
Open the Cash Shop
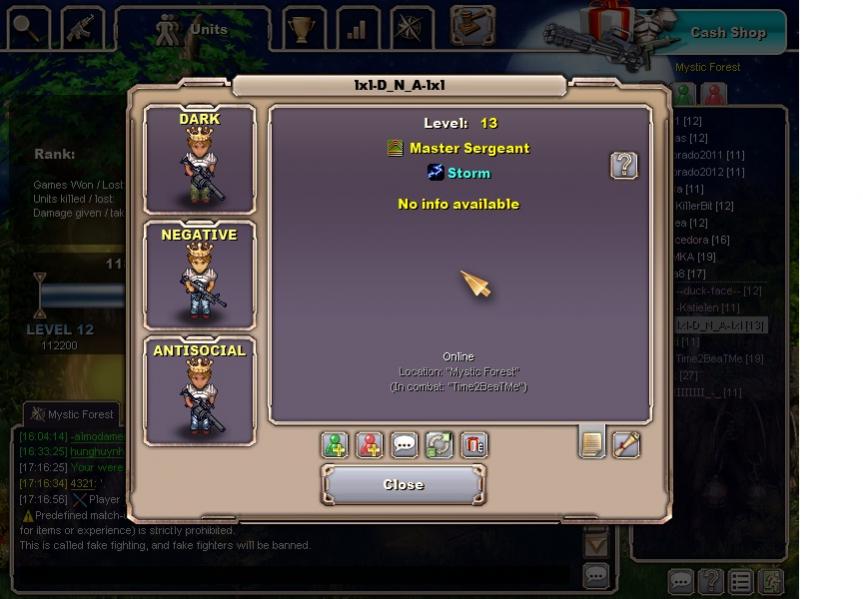(727, 32)
